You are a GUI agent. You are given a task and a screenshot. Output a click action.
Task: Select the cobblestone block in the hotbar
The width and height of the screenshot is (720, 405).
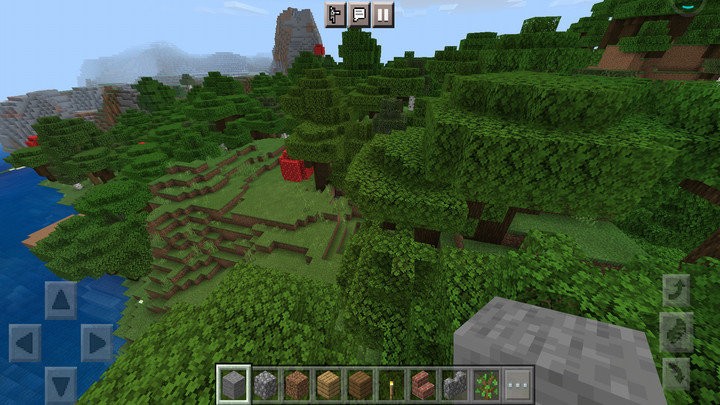[265, 383]
